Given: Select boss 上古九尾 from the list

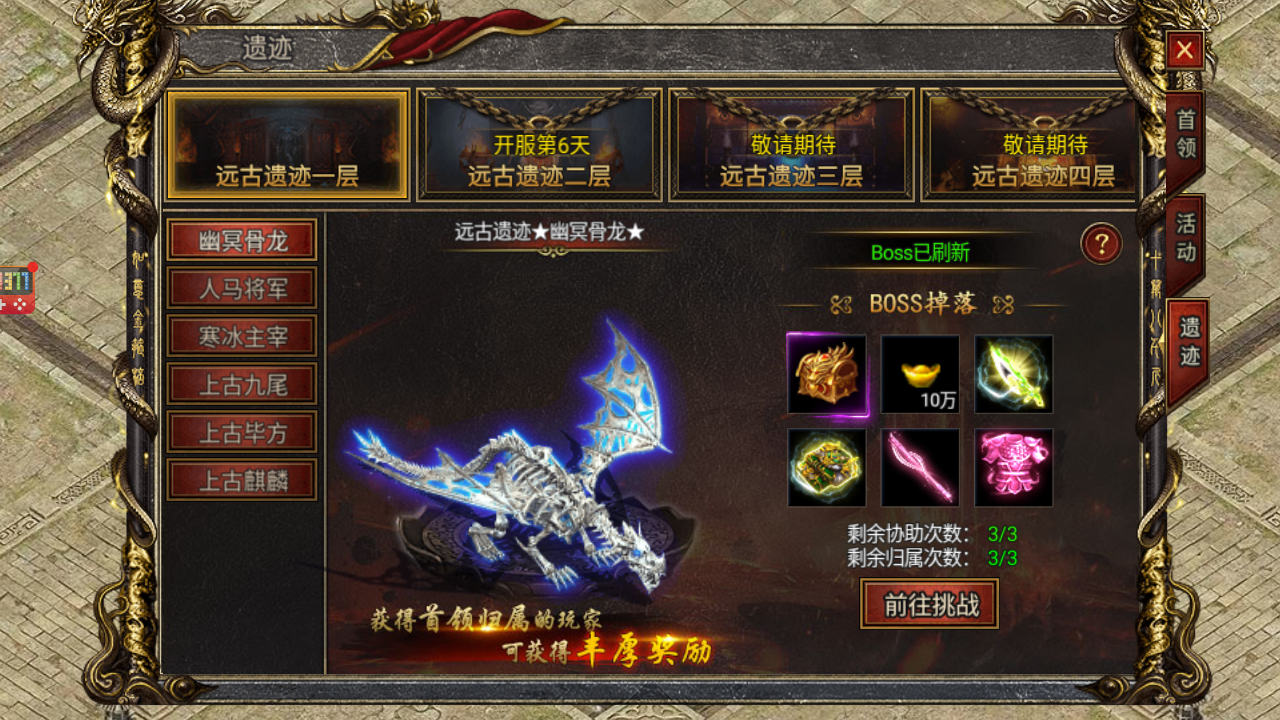Looking at the screenshot, I should click(243, 384).
